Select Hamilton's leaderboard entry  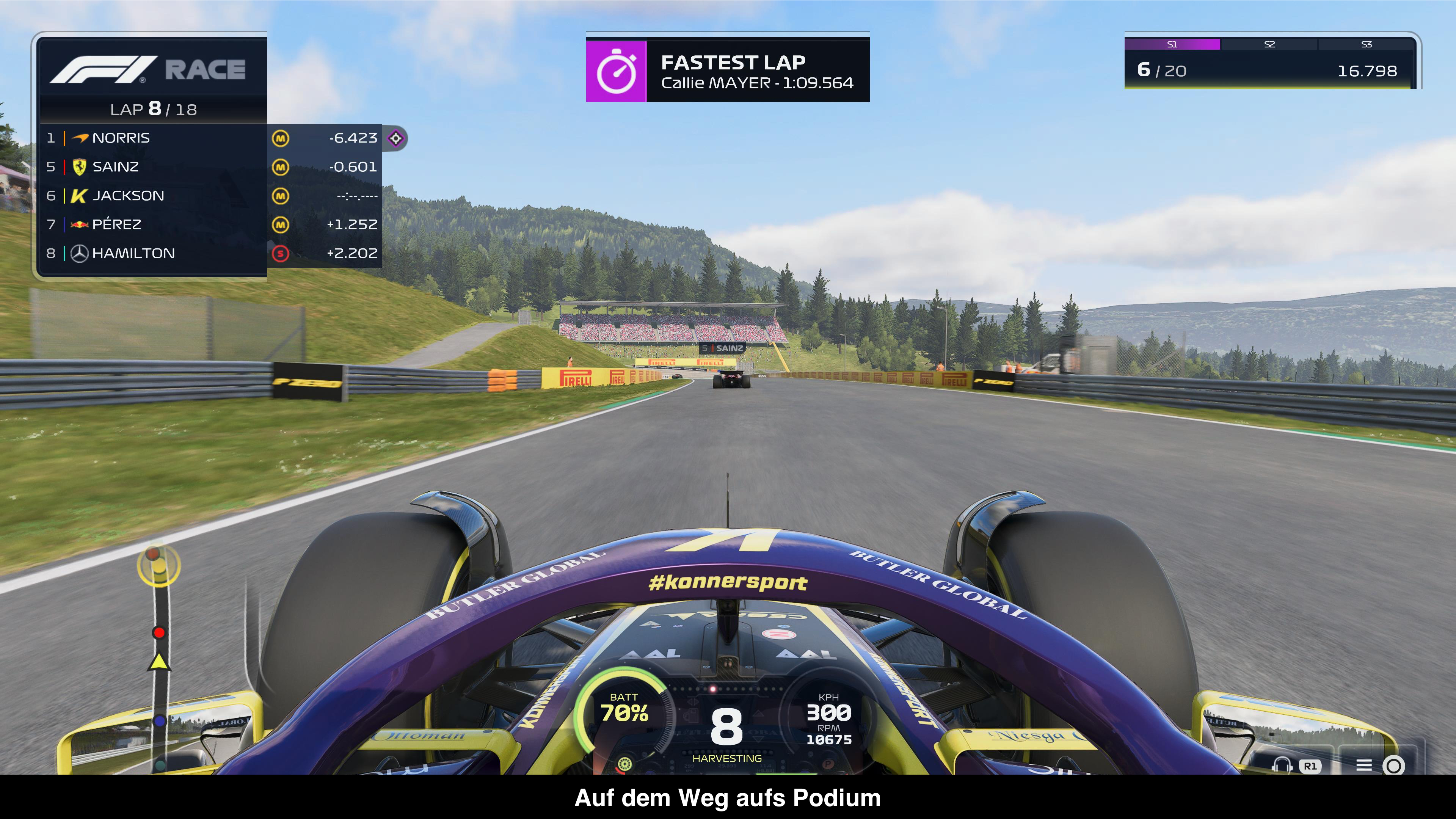152,253
